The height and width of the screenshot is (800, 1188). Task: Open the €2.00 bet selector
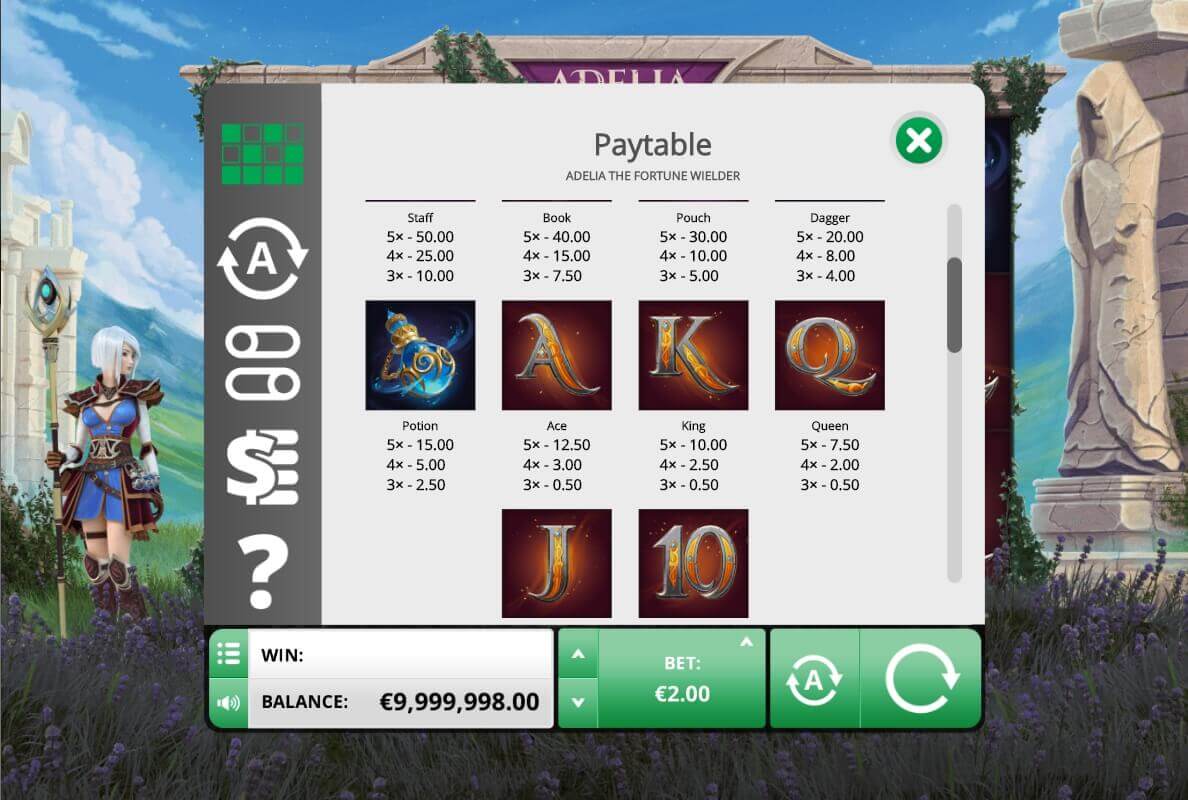[x=683, y=679]
